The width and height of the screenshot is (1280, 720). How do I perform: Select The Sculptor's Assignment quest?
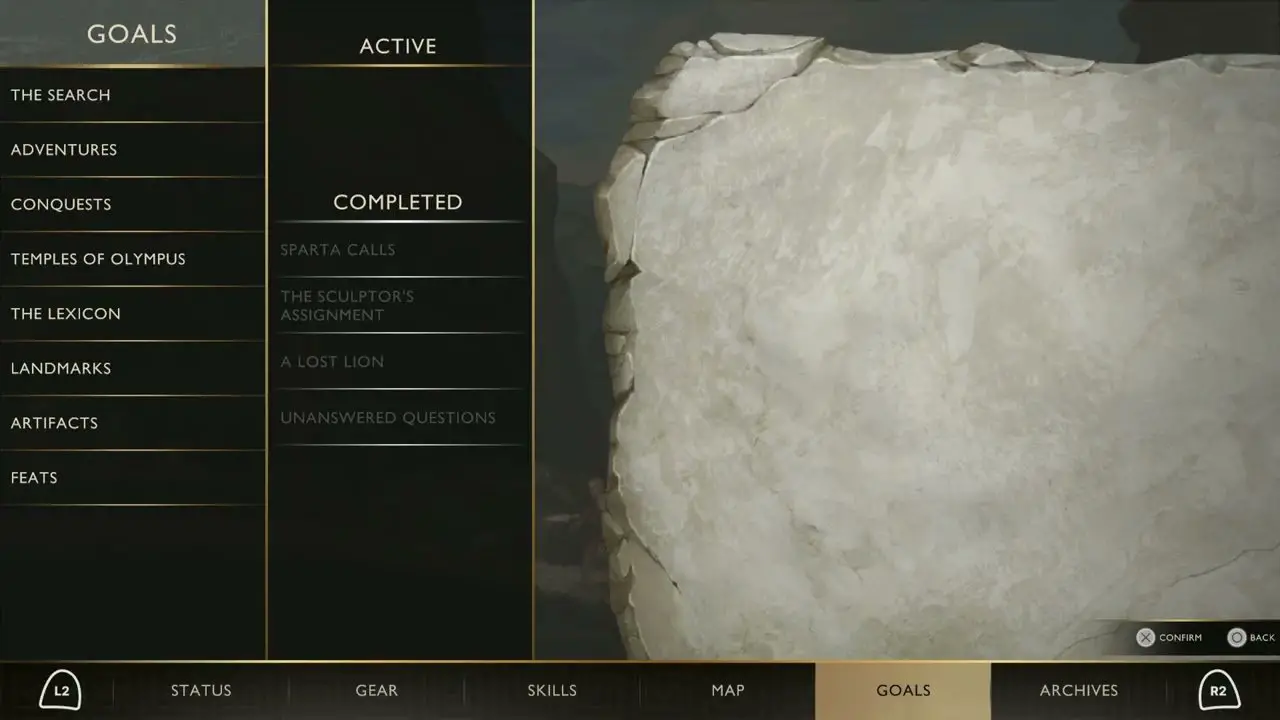coord(347,305)
